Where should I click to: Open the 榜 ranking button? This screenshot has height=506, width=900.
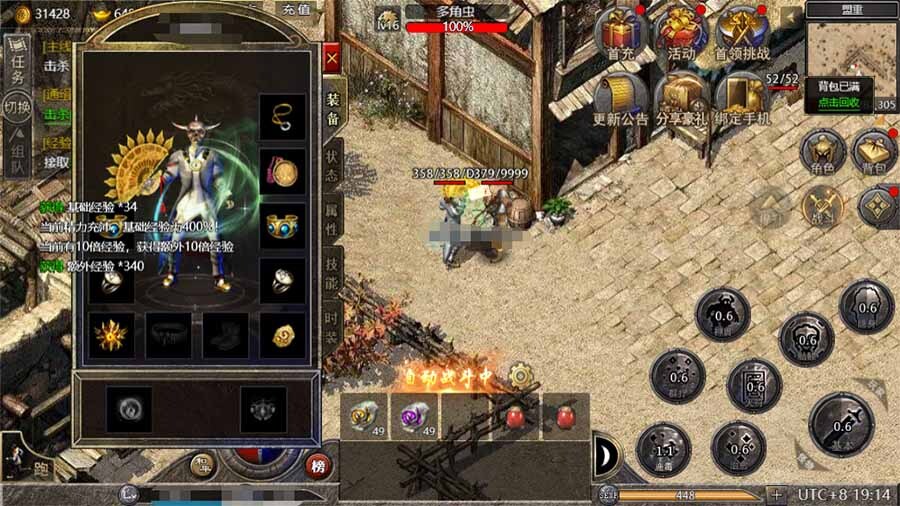tap(318, 466)
